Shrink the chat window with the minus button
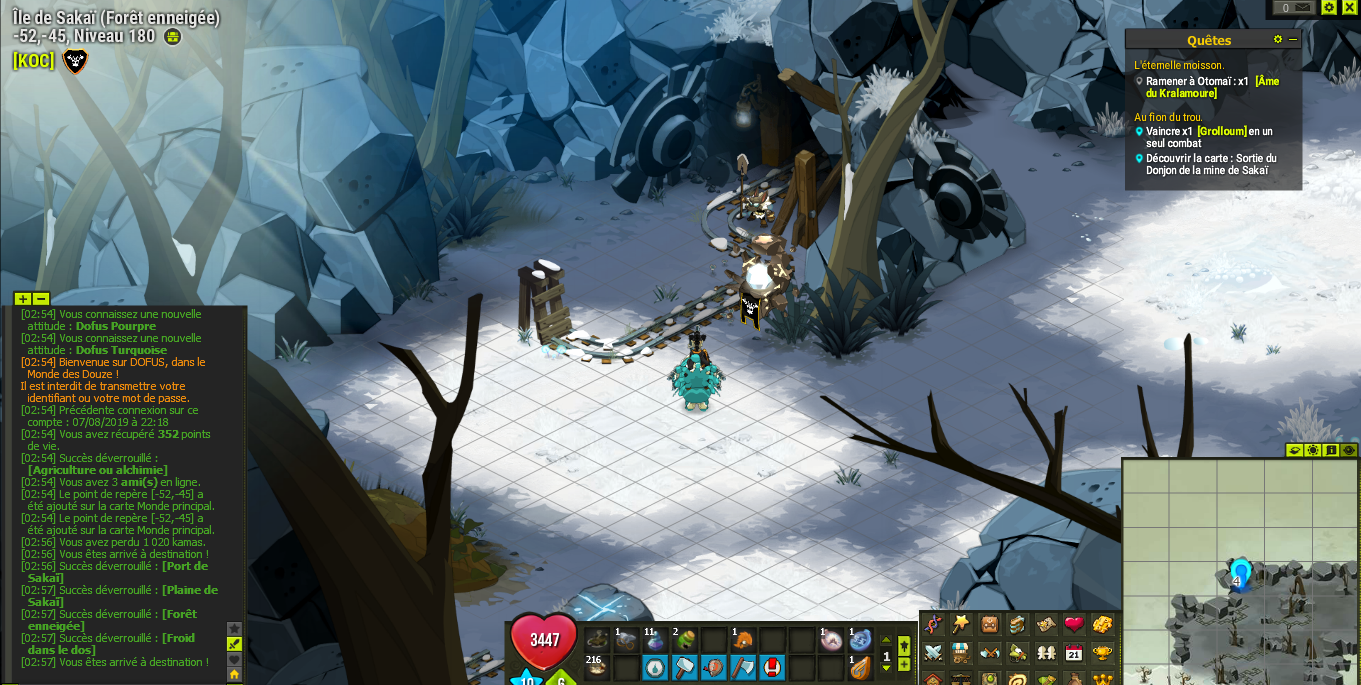This screenshot has height=685, width=1361. click(x=41, y=299)
